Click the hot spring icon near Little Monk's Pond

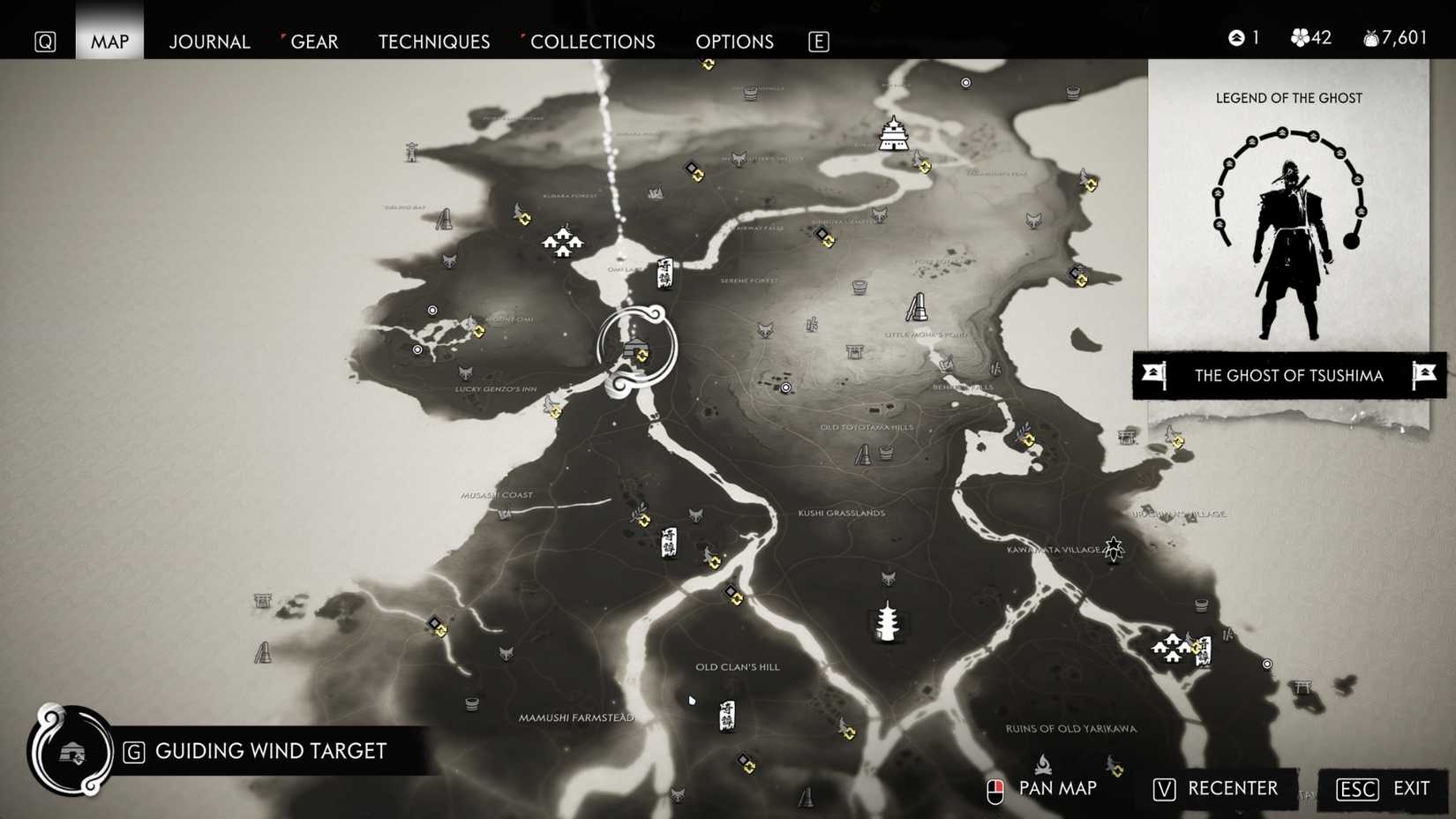[859, 288]
